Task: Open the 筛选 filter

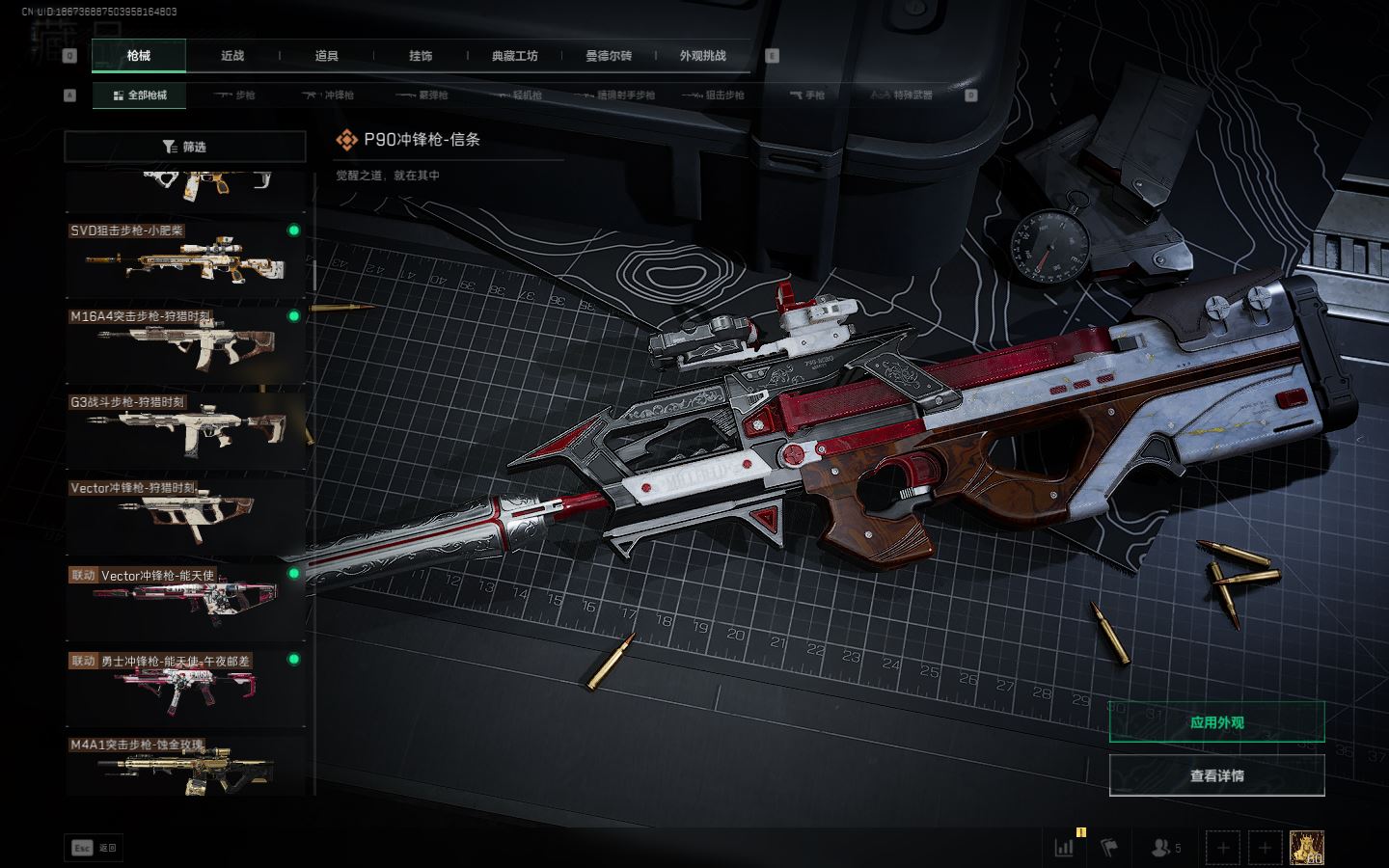Action: pos(184,147)
